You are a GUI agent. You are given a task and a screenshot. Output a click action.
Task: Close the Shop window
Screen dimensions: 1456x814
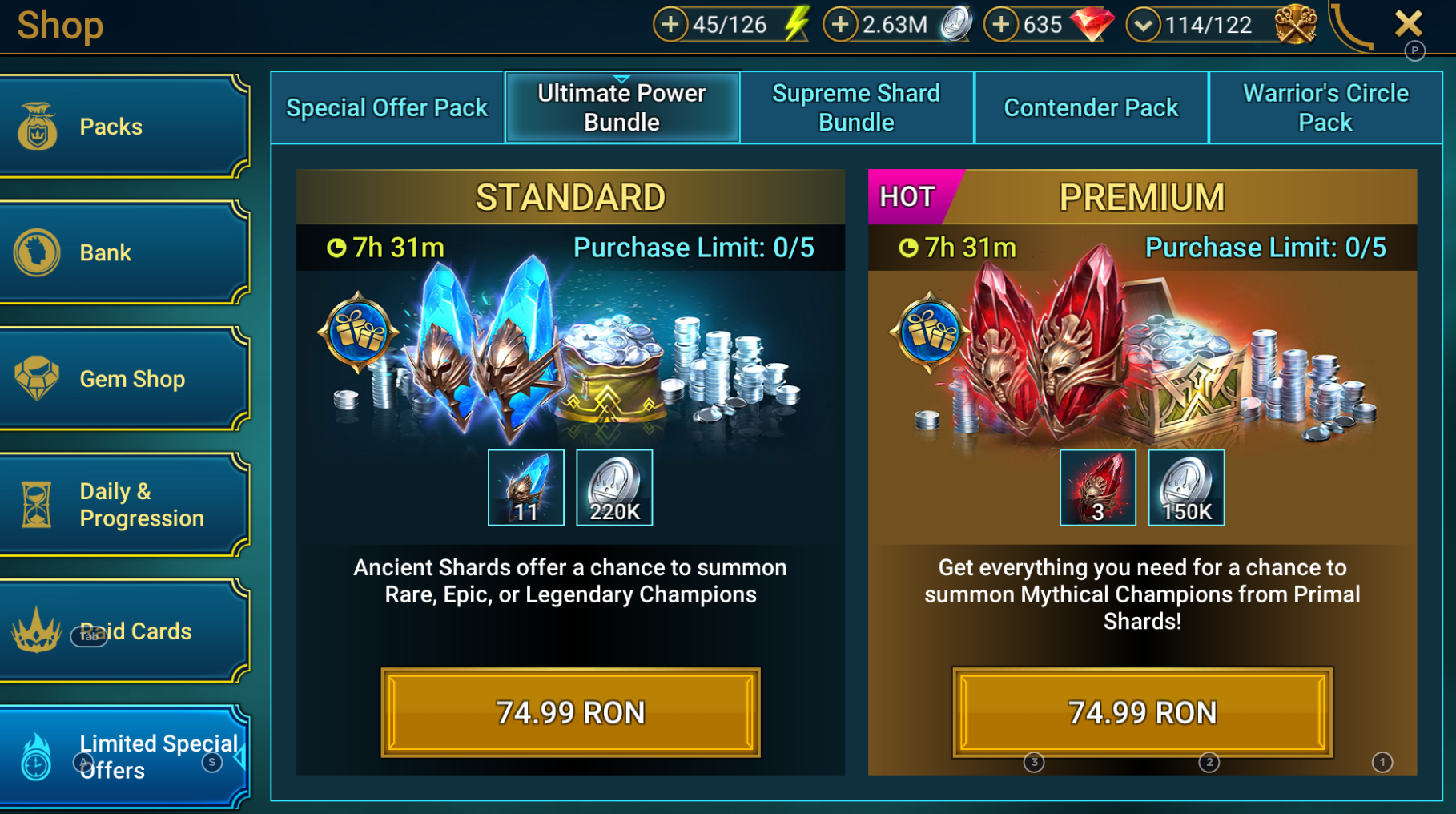click(1408, 23)
